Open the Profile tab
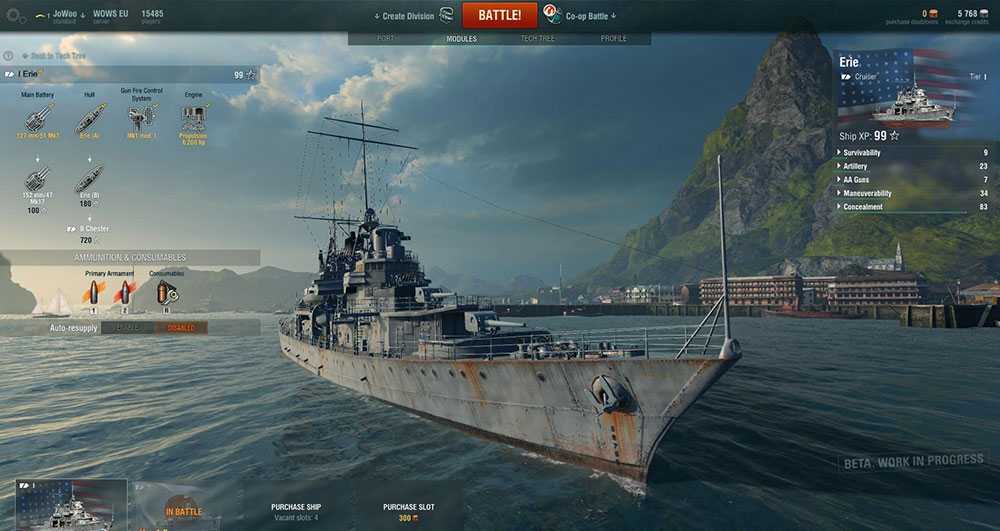Image resolution: width=1000 pixels, height=531 pixels. click(x=613, y=39)
